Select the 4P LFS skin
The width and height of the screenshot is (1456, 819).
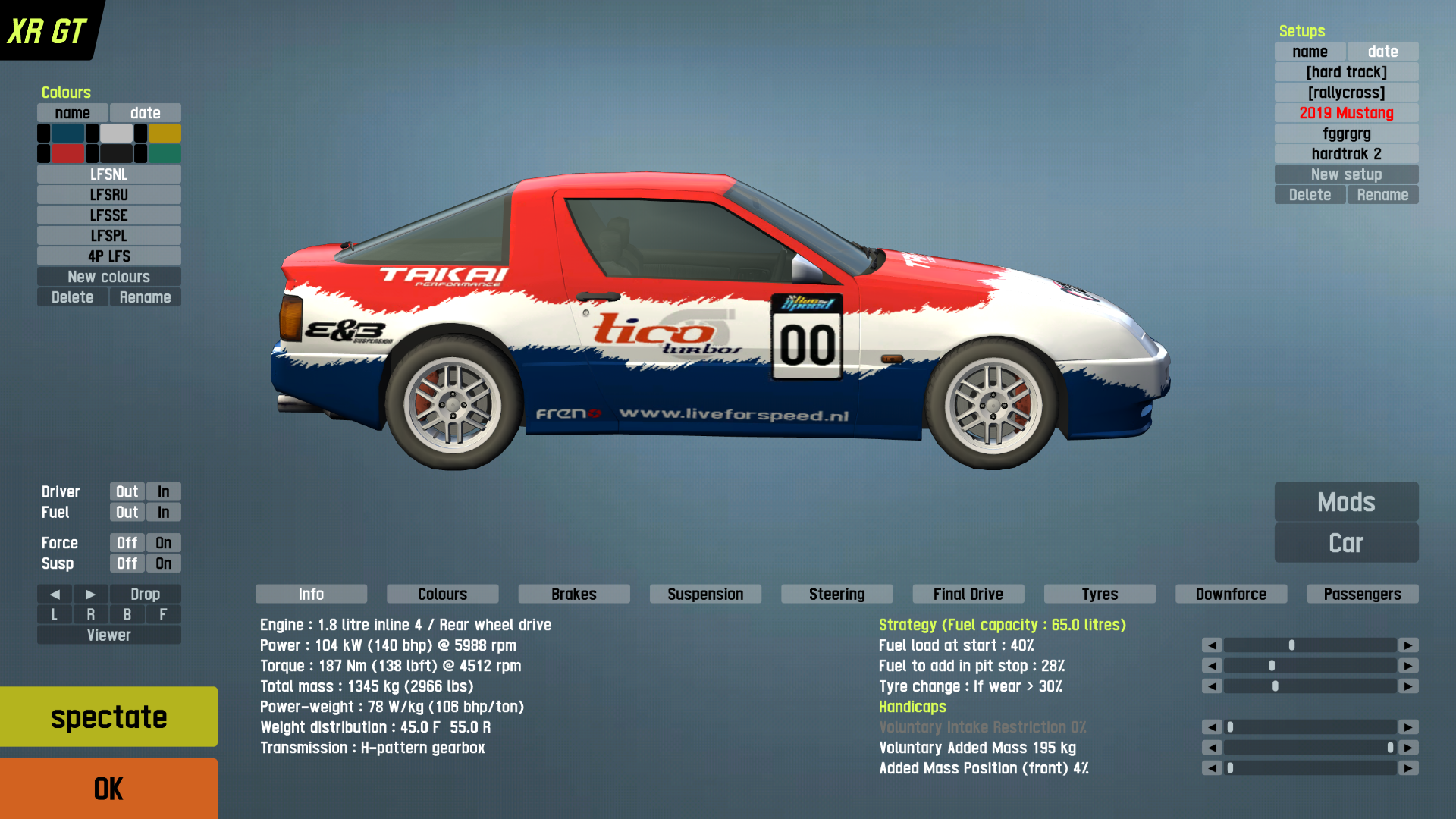click(108, 256)
